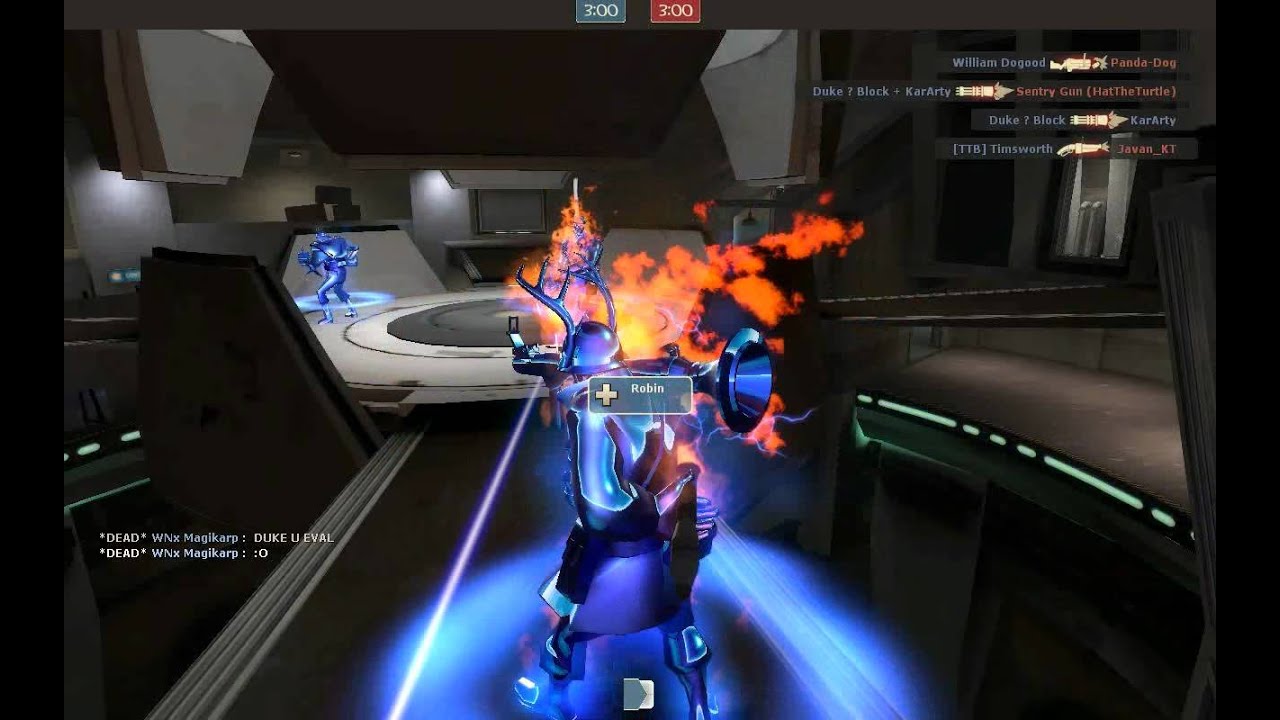The height and width of the screenshot is (720, 1280).
Task: Select the Panda-Dog name in the kill feed
Action: (1142, 62)
